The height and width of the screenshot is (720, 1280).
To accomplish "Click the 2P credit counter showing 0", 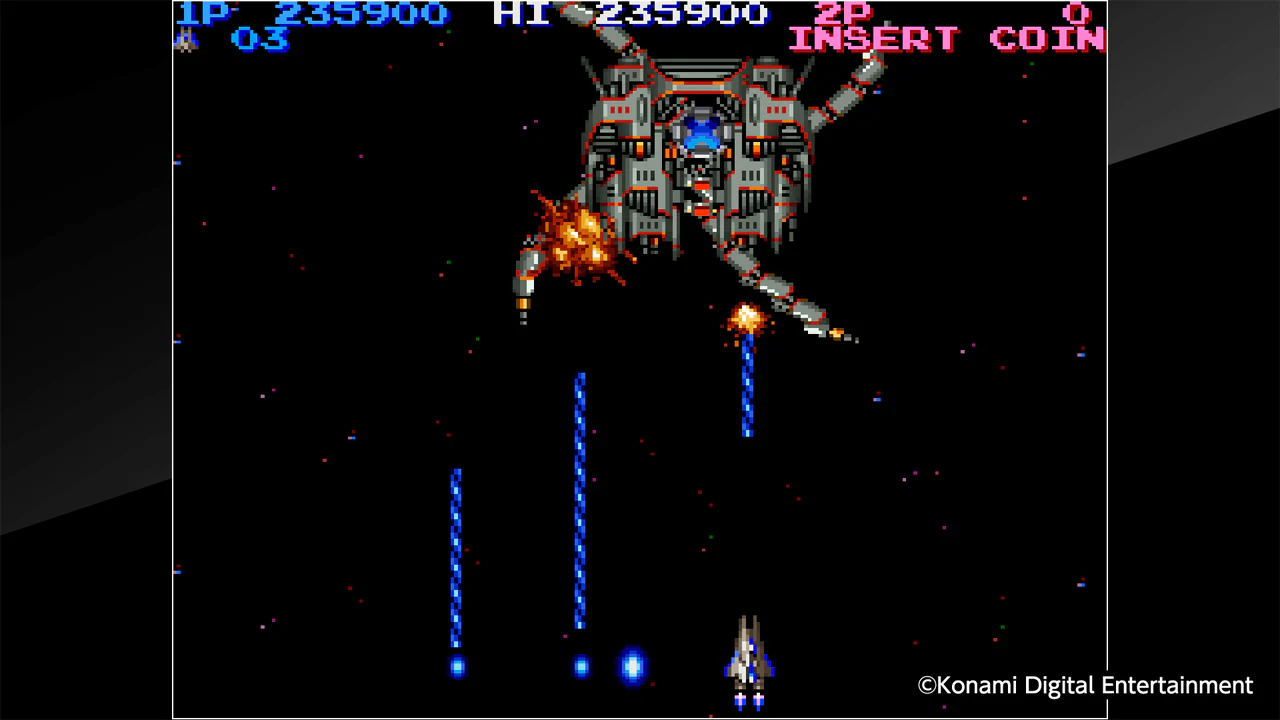I will point(1077,14).
